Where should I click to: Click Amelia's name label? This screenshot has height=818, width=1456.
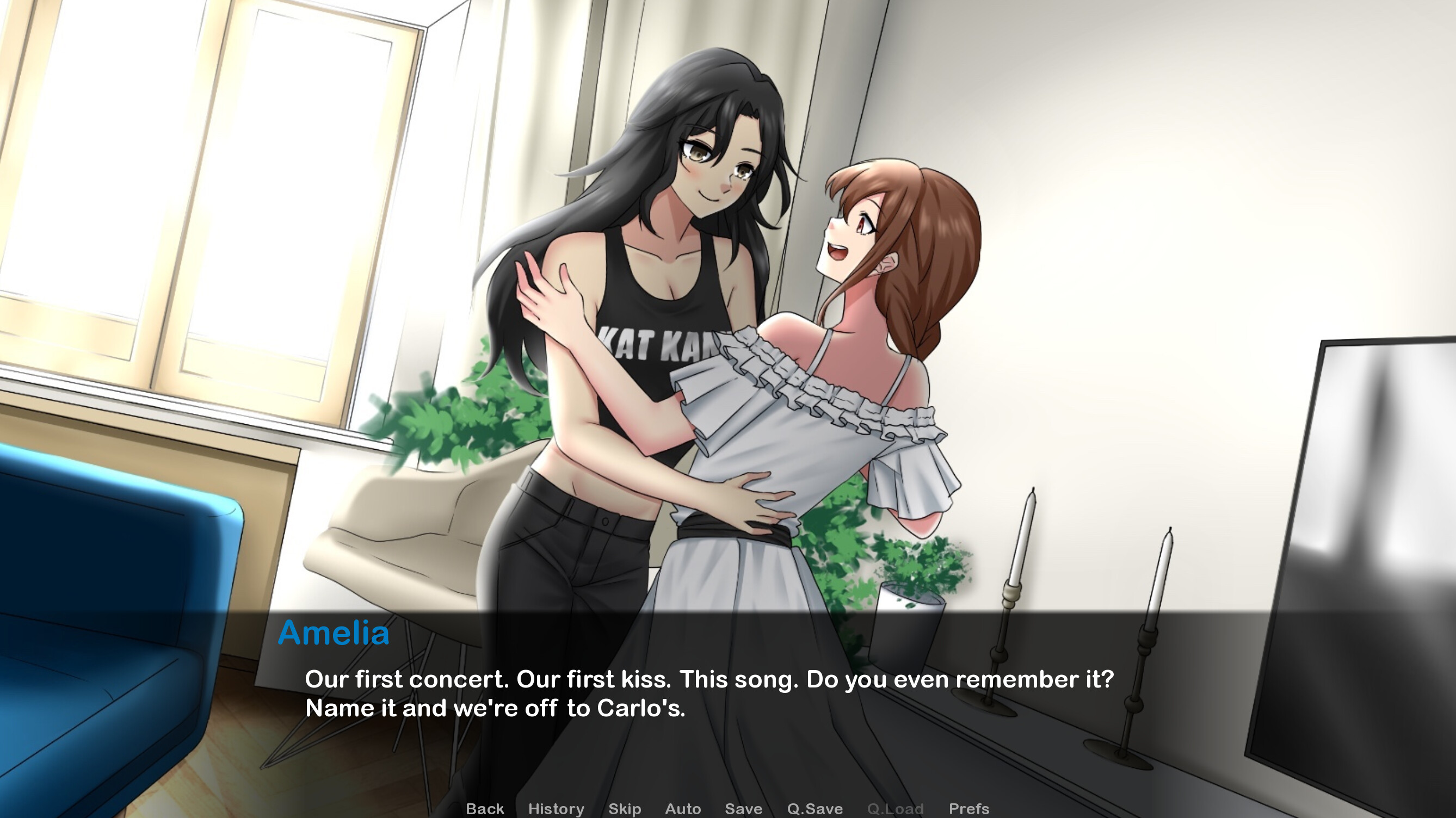click(335, 633)
